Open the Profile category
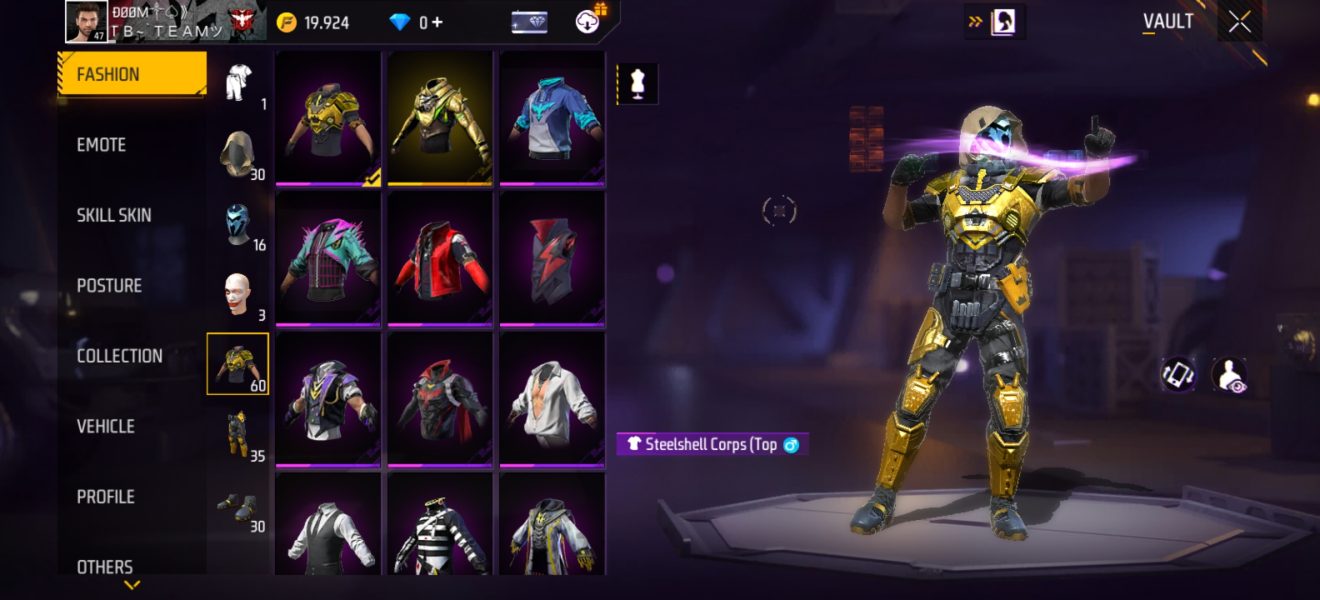The image size is (1320, 600). pyautogui.click(x=105, y=497)
